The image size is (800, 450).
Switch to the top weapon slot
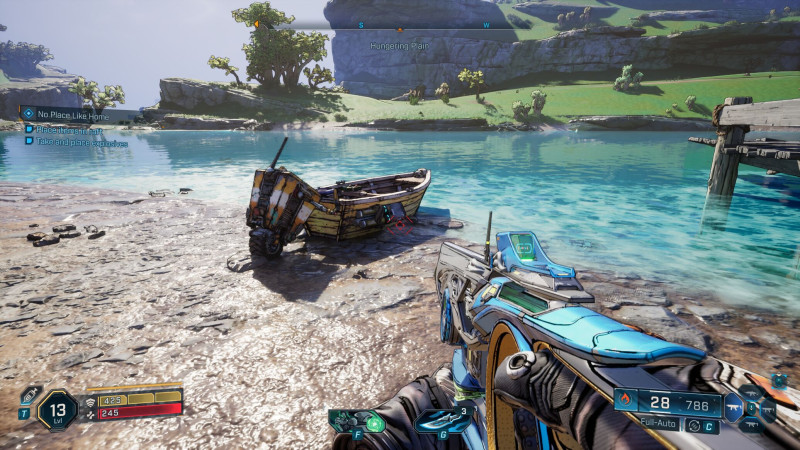click(x=752, y=392)
